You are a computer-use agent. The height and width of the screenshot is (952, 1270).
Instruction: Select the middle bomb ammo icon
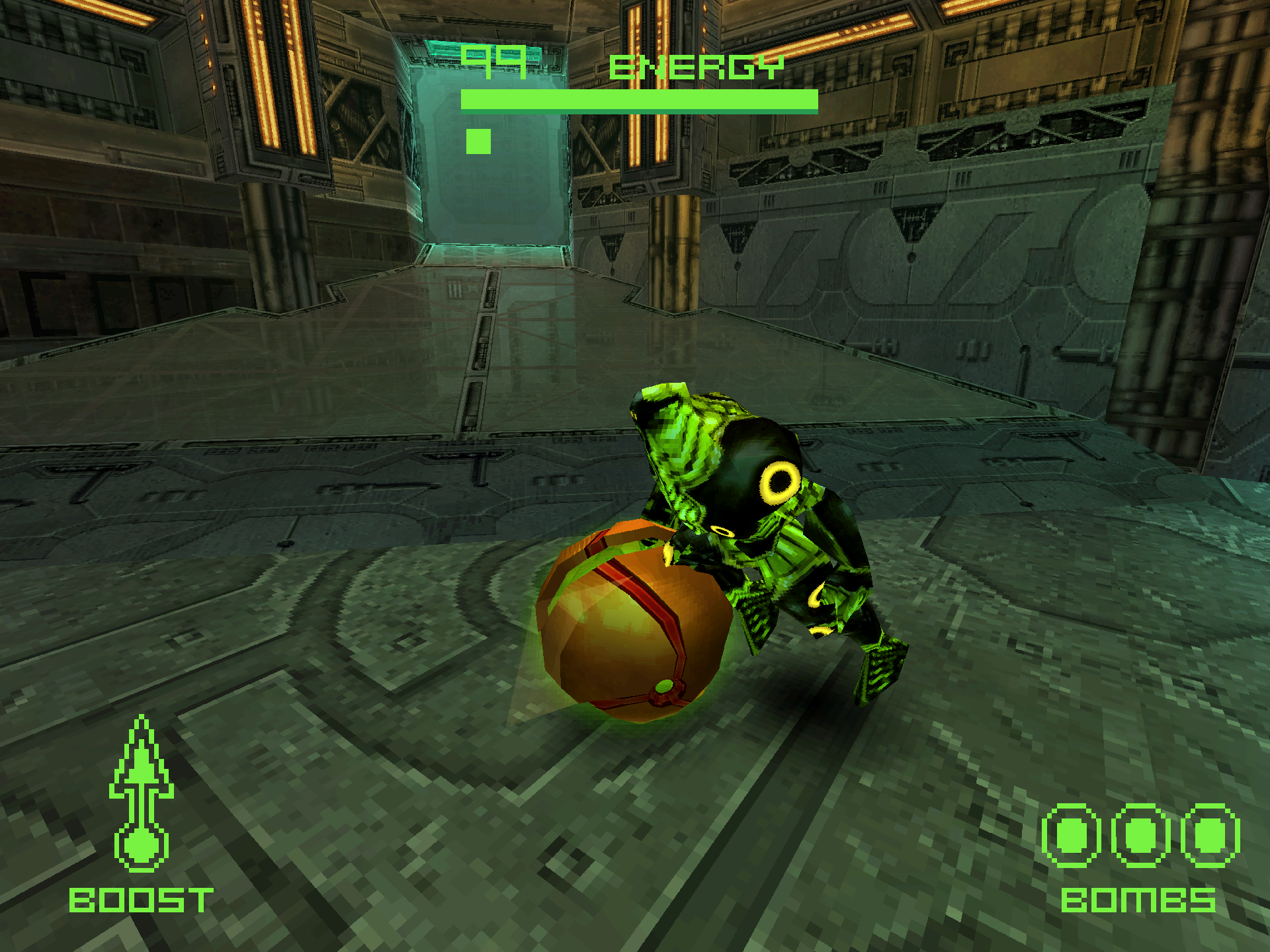1140,836
